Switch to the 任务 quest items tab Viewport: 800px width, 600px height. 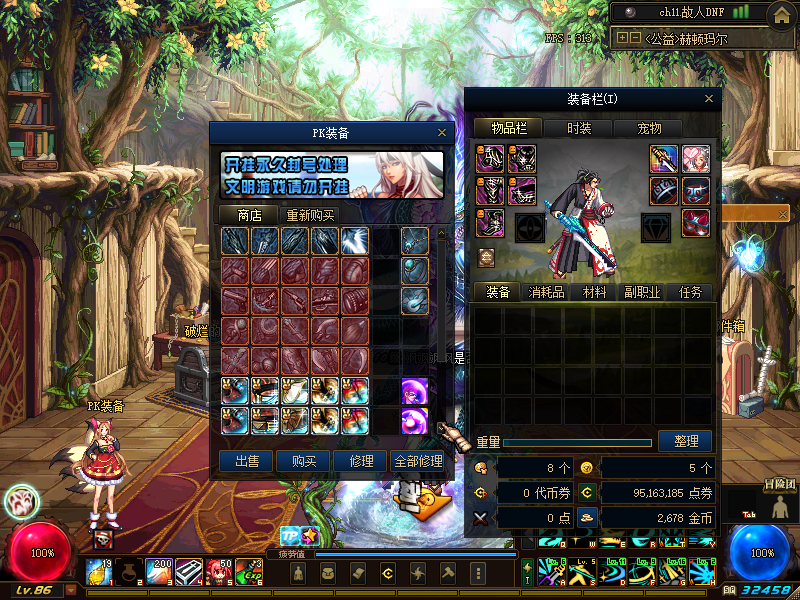tap(690, 292)
